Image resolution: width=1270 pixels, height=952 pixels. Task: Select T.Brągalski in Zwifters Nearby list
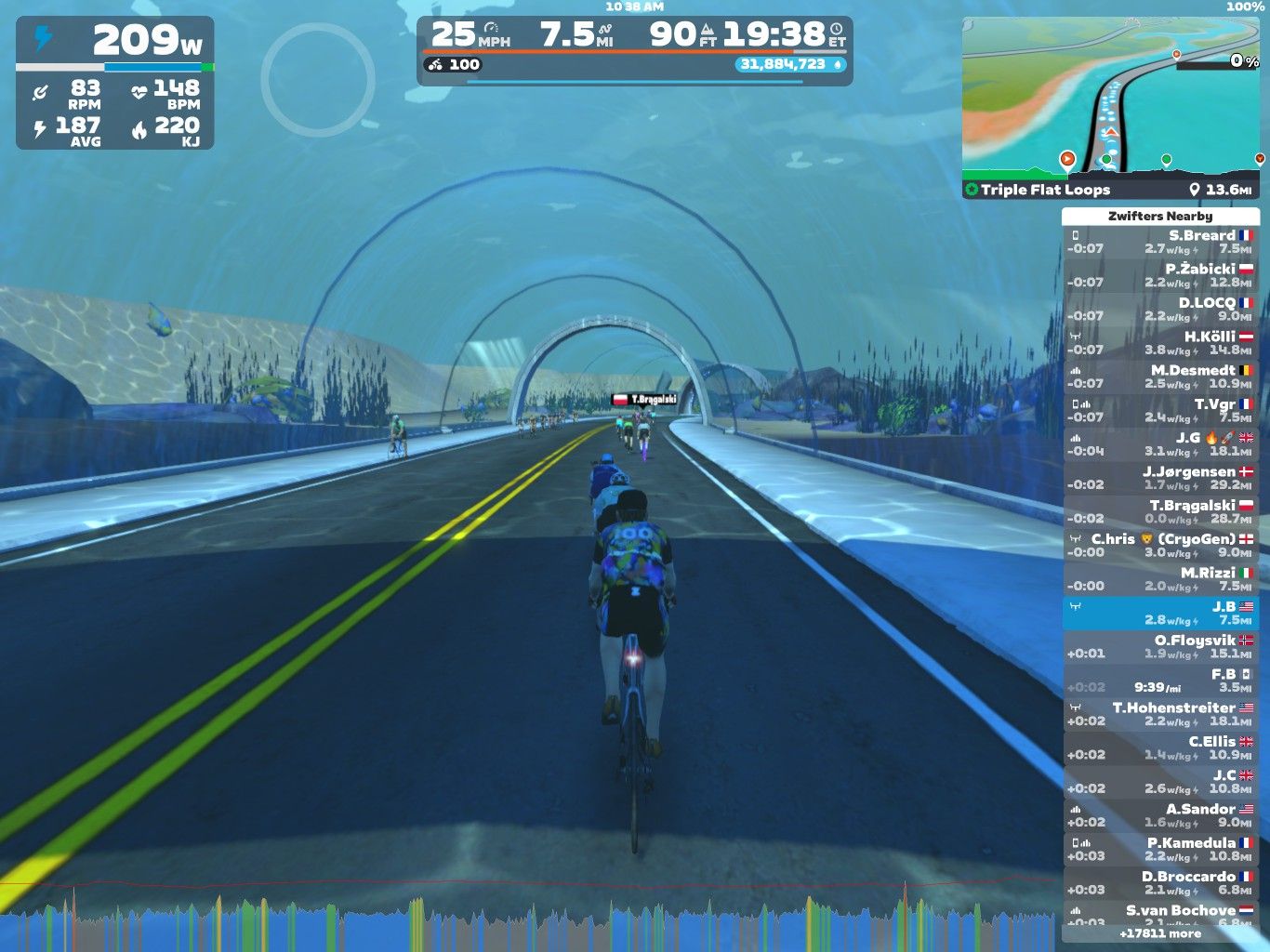pos(1160,511)
